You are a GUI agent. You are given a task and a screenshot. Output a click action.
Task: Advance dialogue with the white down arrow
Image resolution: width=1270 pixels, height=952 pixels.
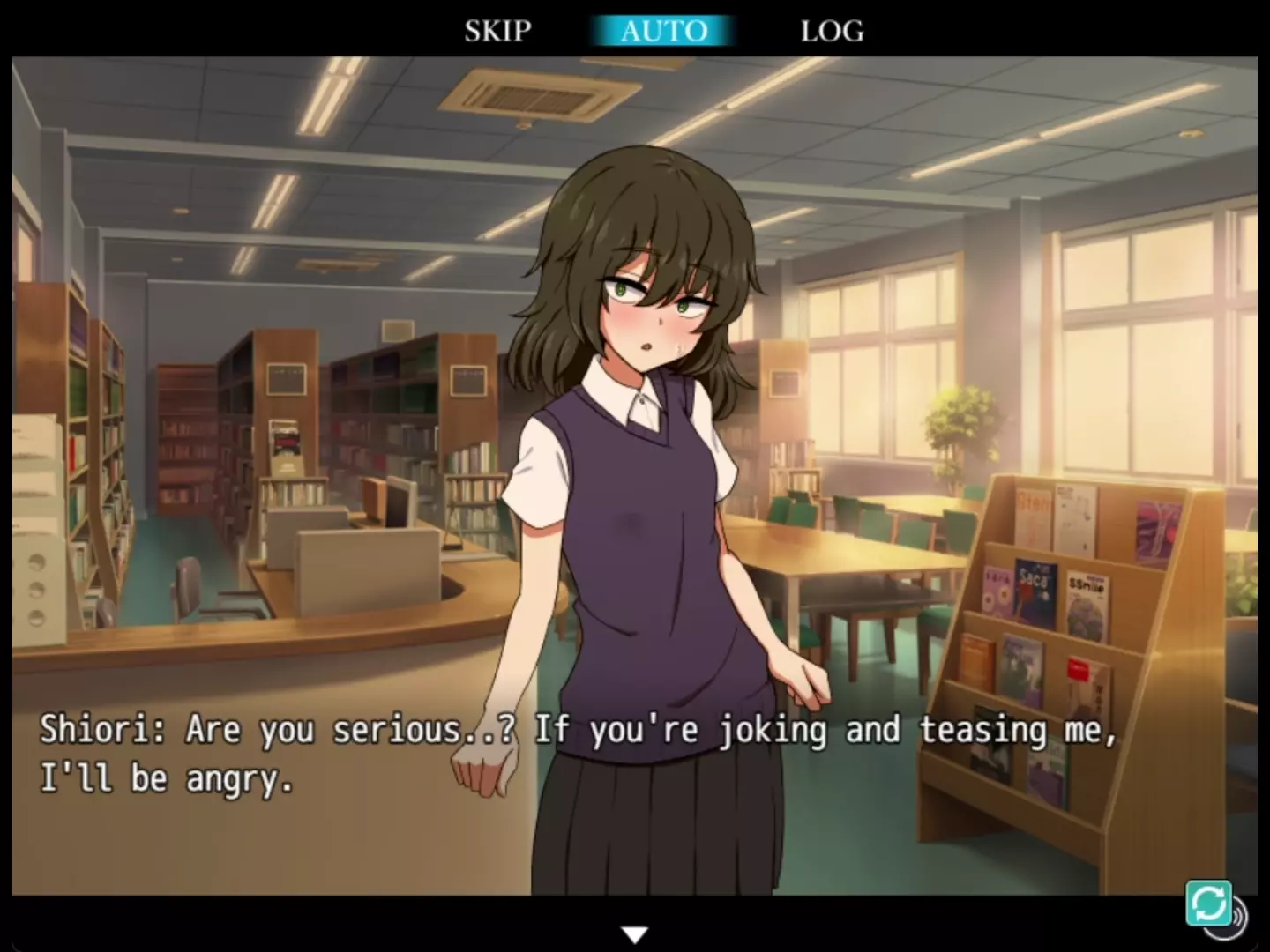click(634, 934)
